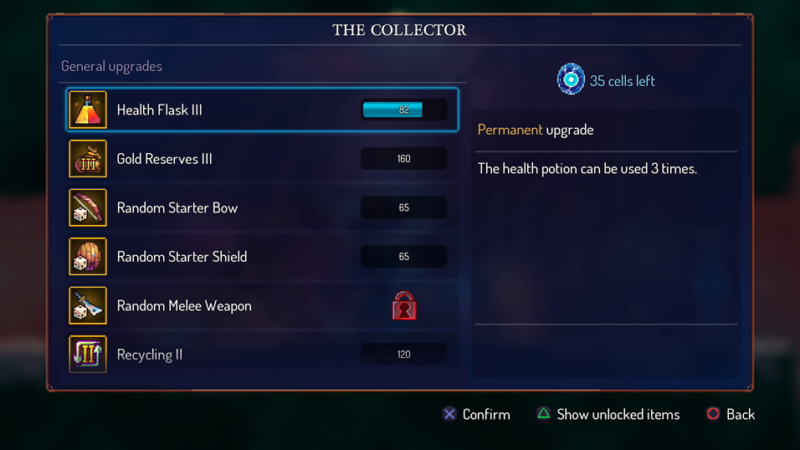The width and height of the screenshot is (800, 450).
Task: Go back from the Collector menu
Action: (730, 414)
